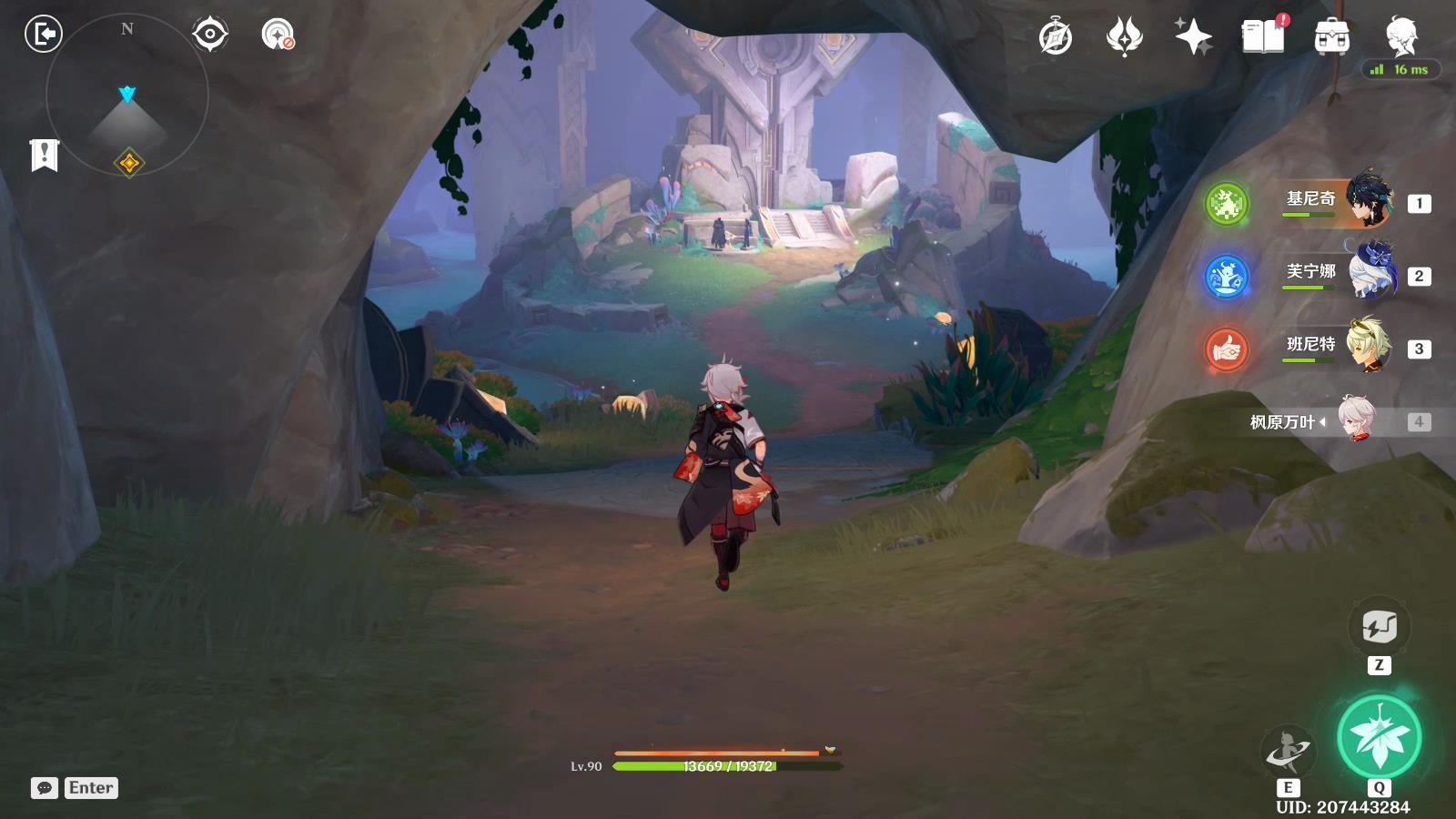Select active character 枫原万叶
Screen dimensions: 1456x819
(x=1338, y=420)
